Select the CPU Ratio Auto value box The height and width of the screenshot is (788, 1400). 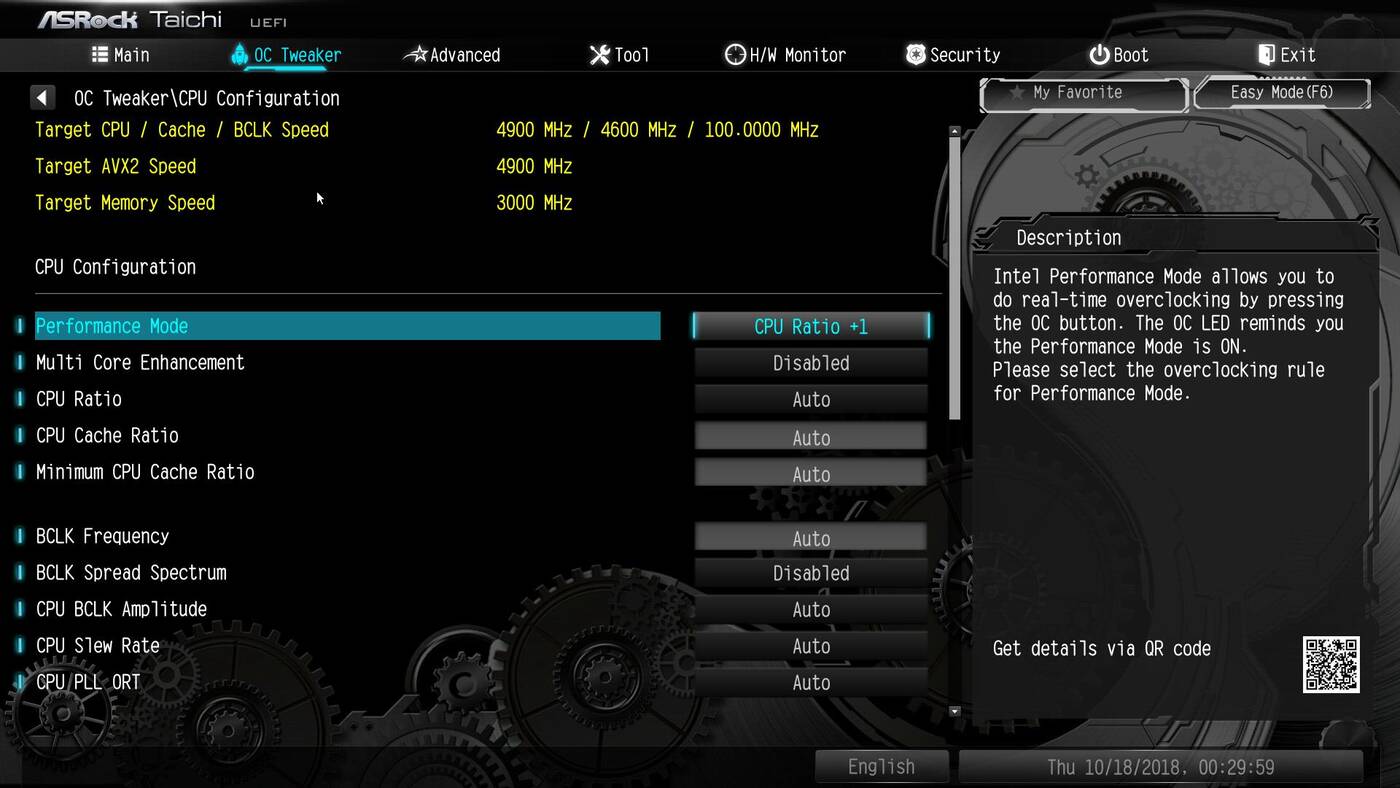pos(811,400)
